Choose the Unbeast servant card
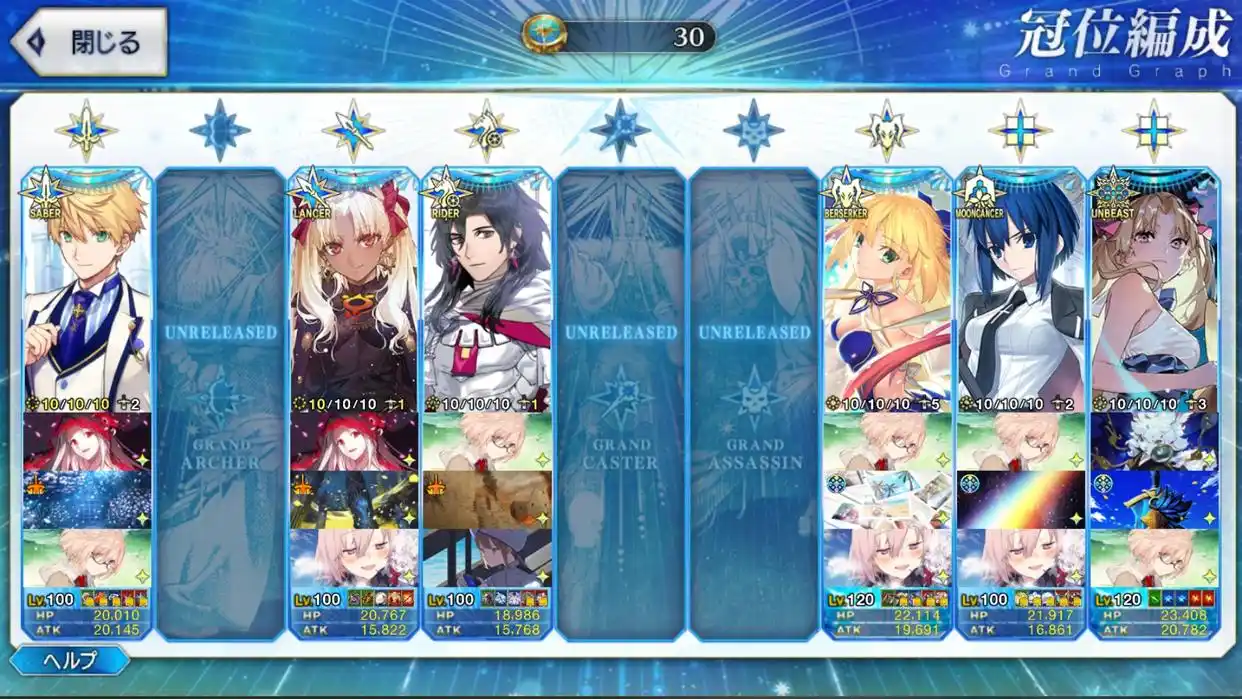Viewport: 1242px width, 699px height. [1154, 290]
